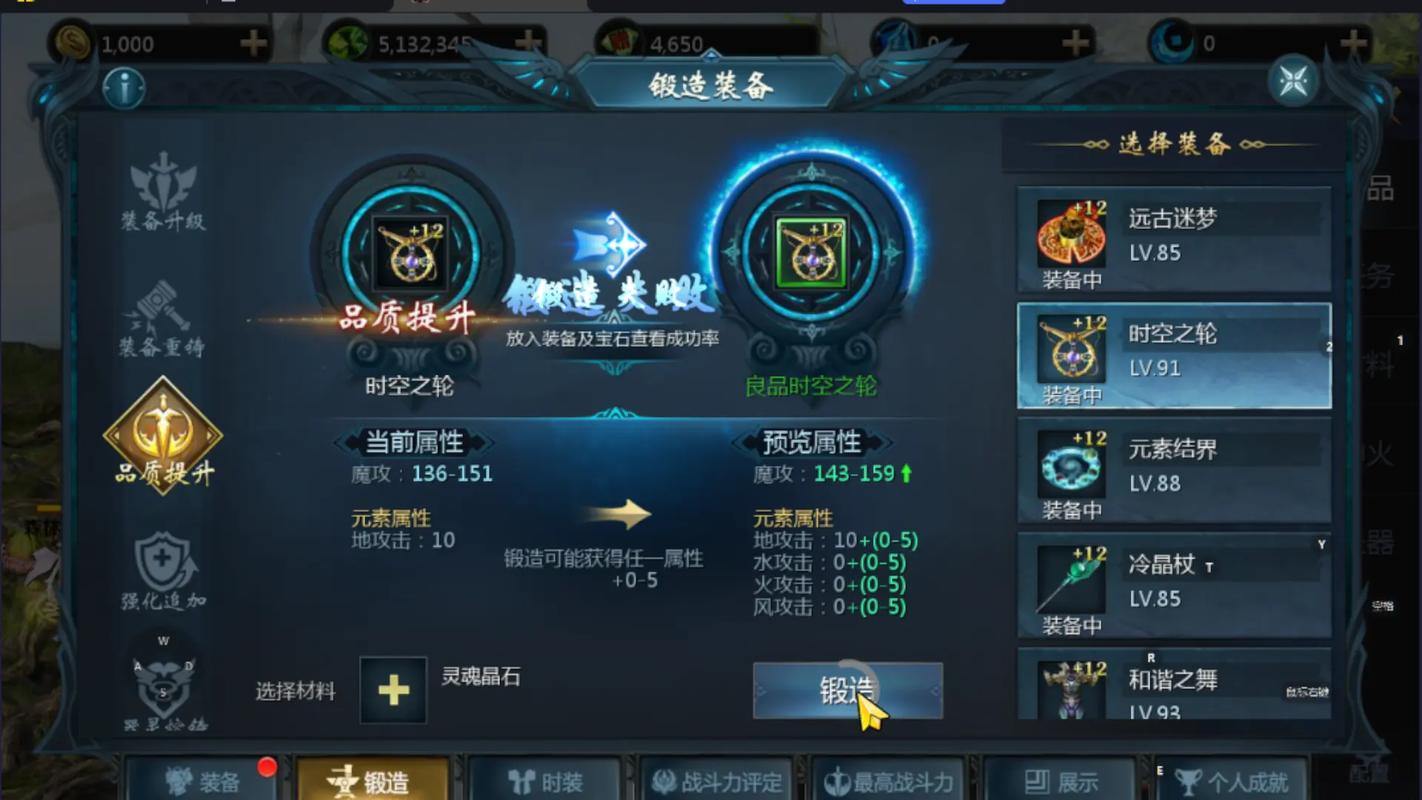Click the plus to add 灵魂晶石 material

393,690
